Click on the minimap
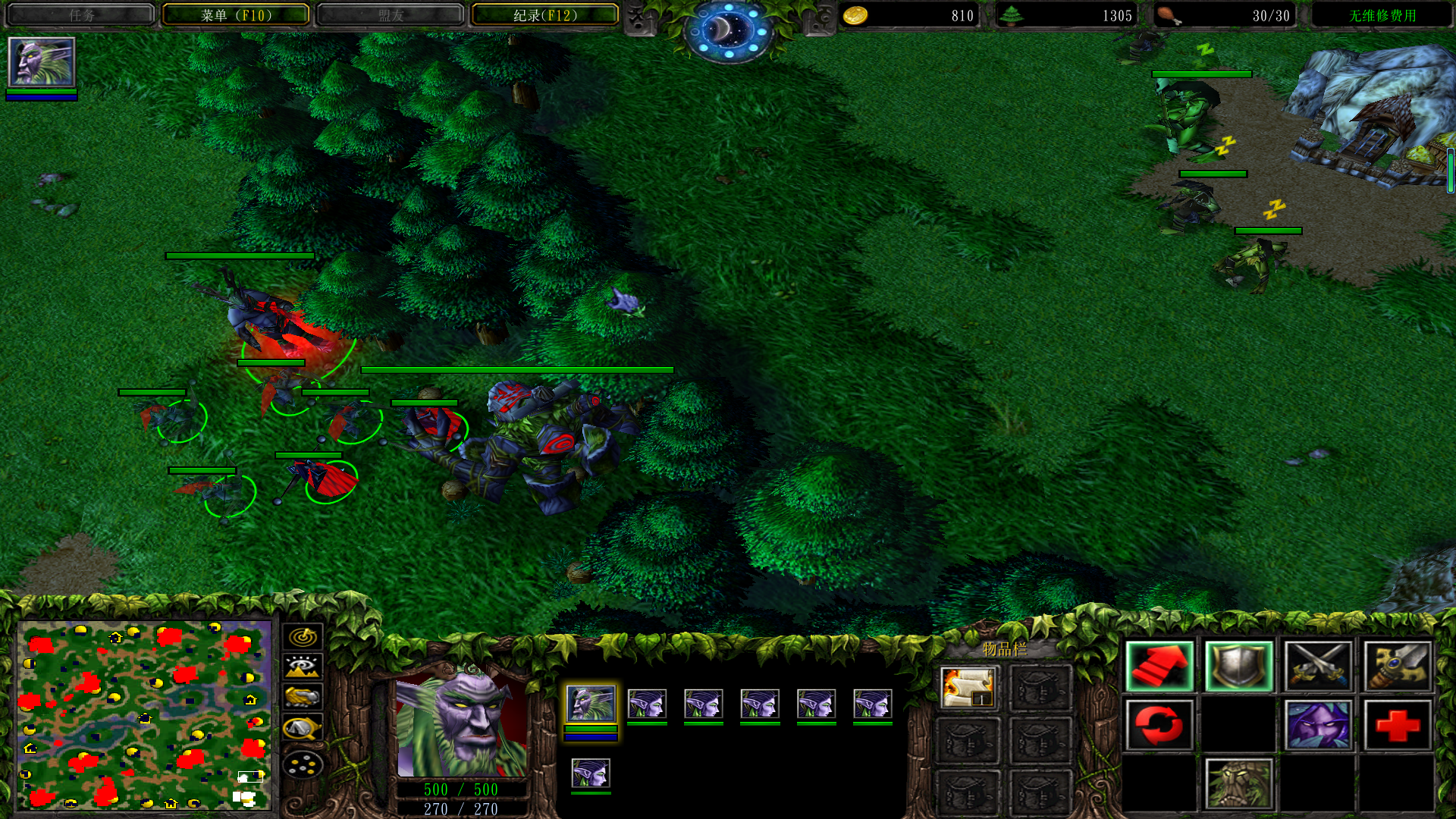The width and height of the screenshot is (1456, 819). pyautogui.click(x=144, y=714)
